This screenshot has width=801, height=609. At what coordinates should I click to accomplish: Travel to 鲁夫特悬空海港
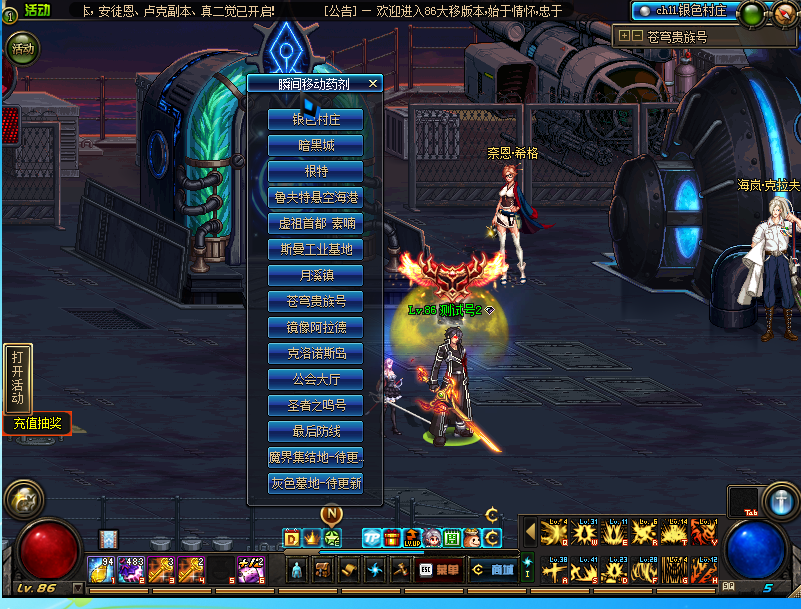coord(315,197)
